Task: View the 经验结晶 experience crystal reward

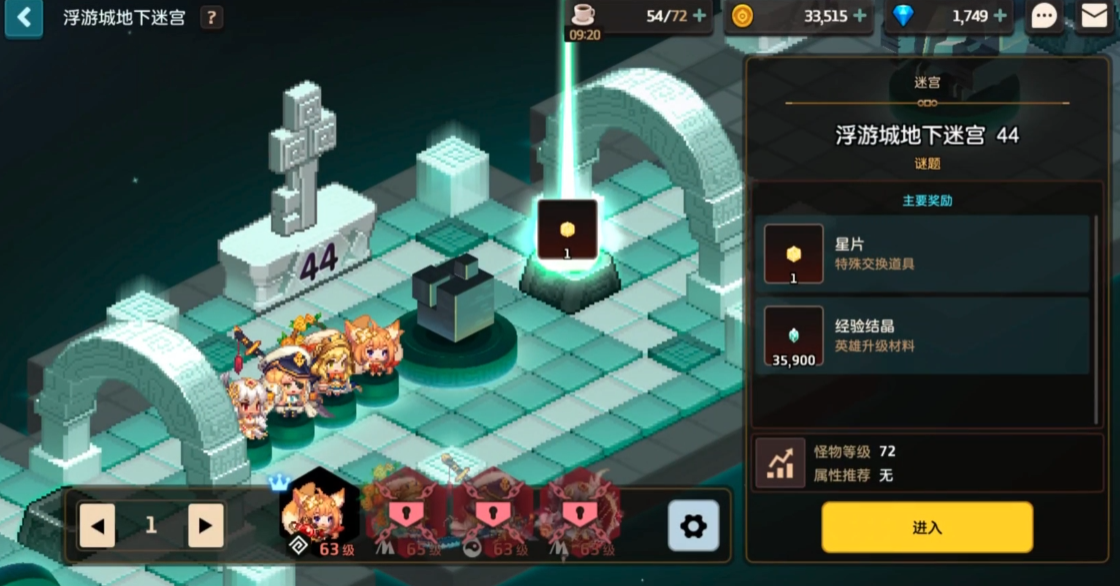Action: pos(794,336)
